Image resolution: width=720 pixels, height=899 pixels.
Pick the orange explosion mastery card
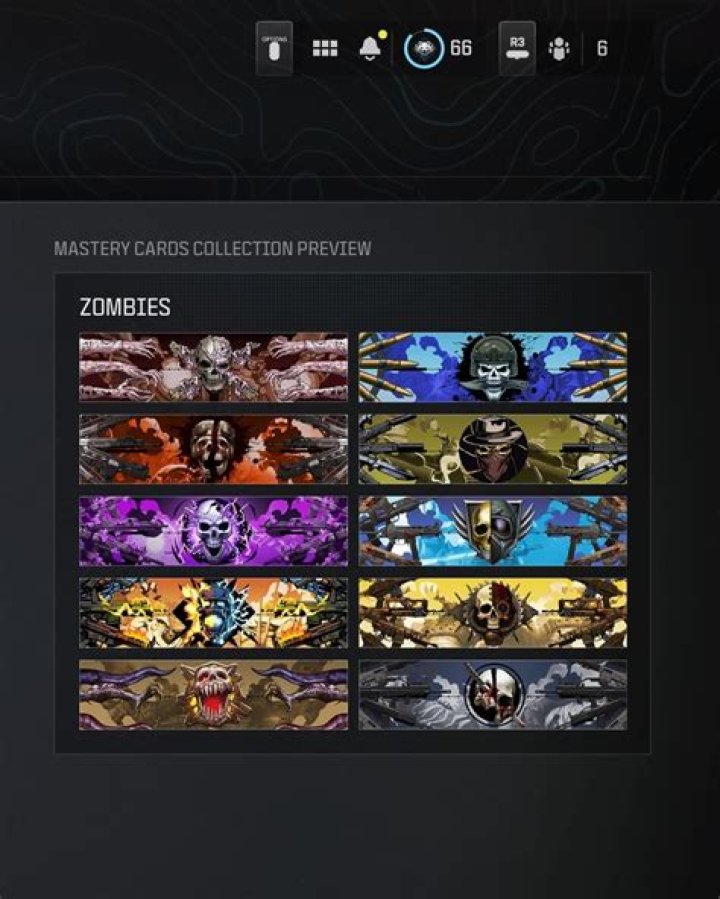pos(214,612)
